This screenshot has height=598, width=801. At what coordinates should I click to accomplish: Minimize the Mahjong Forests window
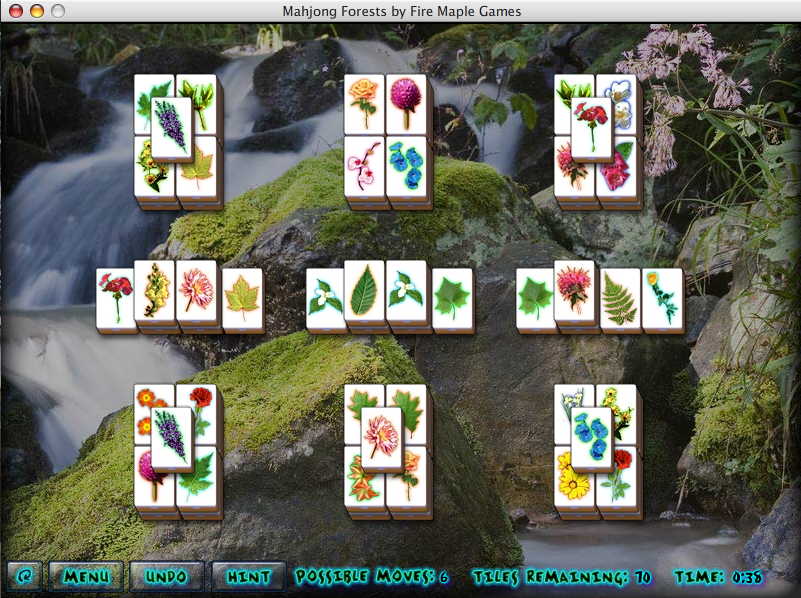36,11
